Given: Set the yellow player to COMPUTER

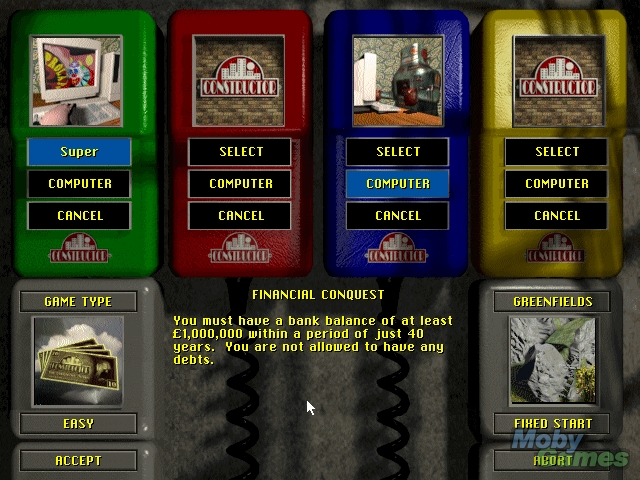Looking at the screenshot, I should pos(557,184).
